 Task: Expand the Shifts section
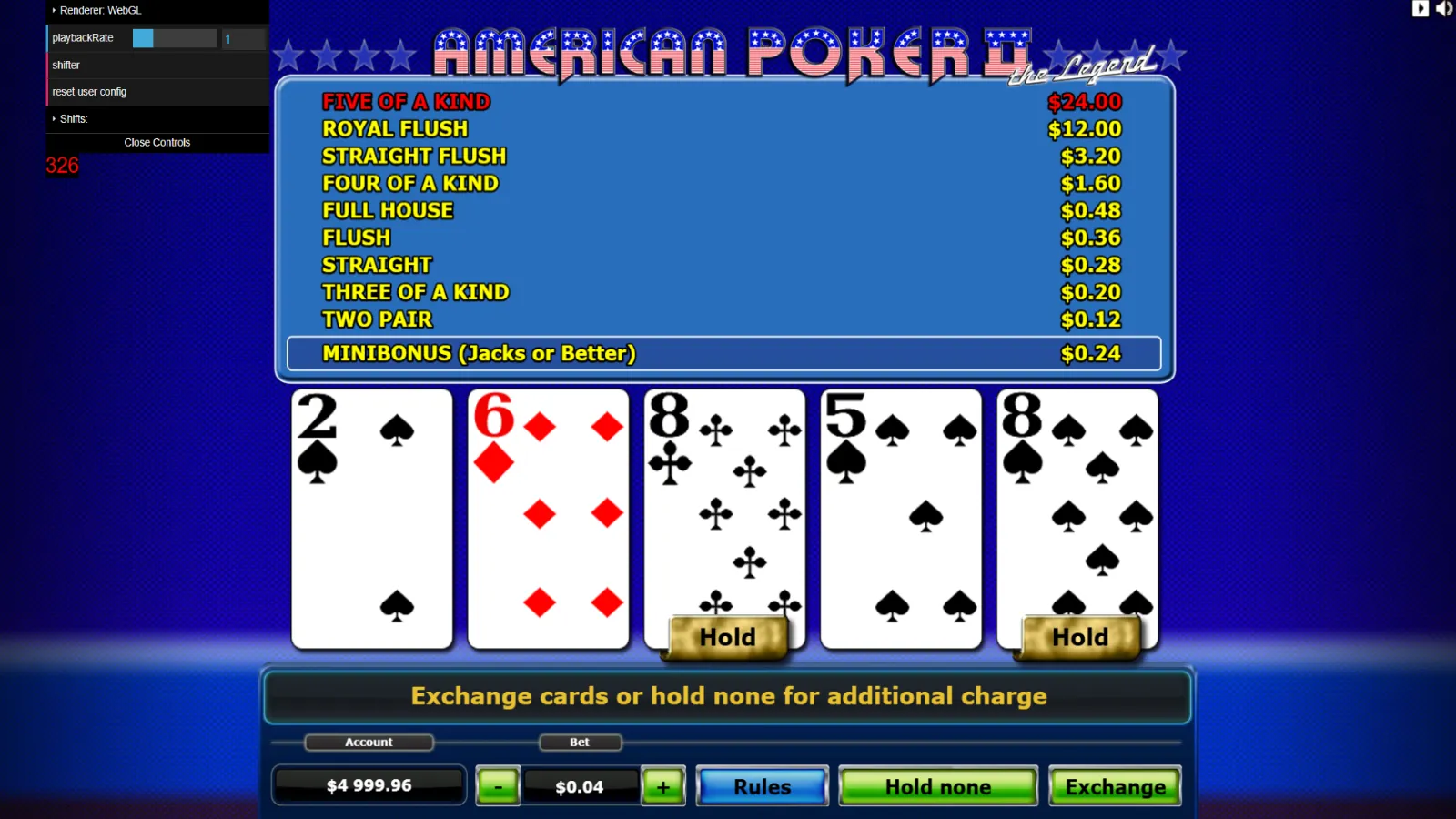tap(73, 118)
